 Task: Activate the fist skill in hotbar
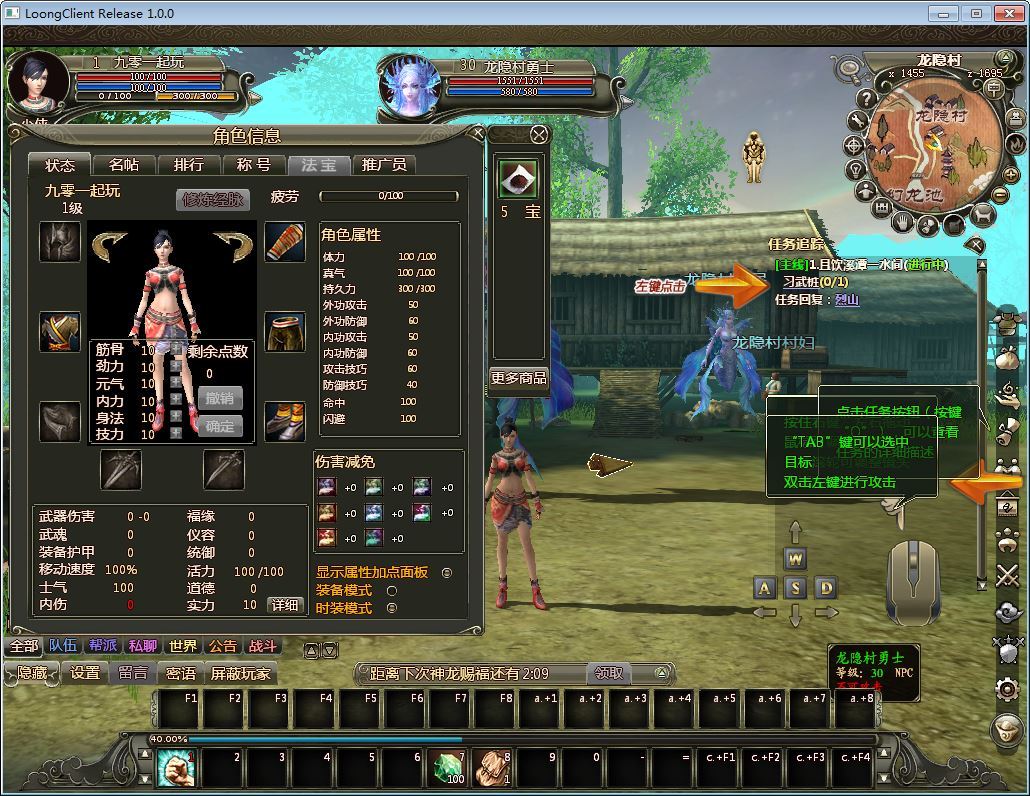[x=175, y=767]
